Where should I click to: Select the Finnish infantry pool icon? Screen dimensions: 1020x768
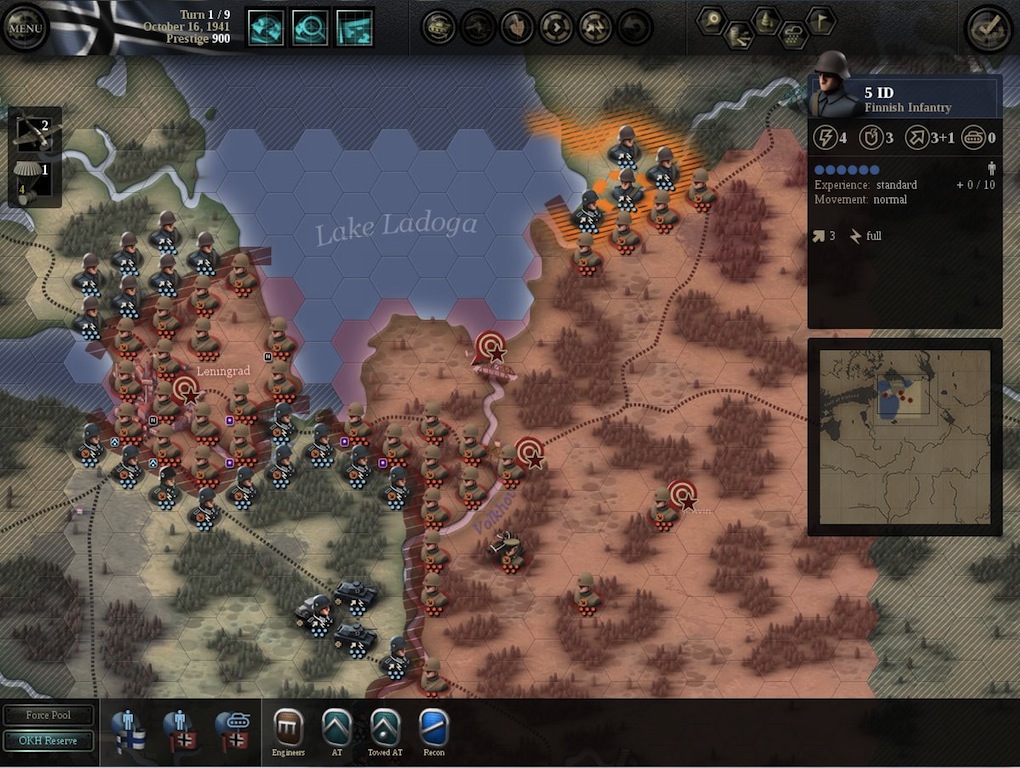129,729
